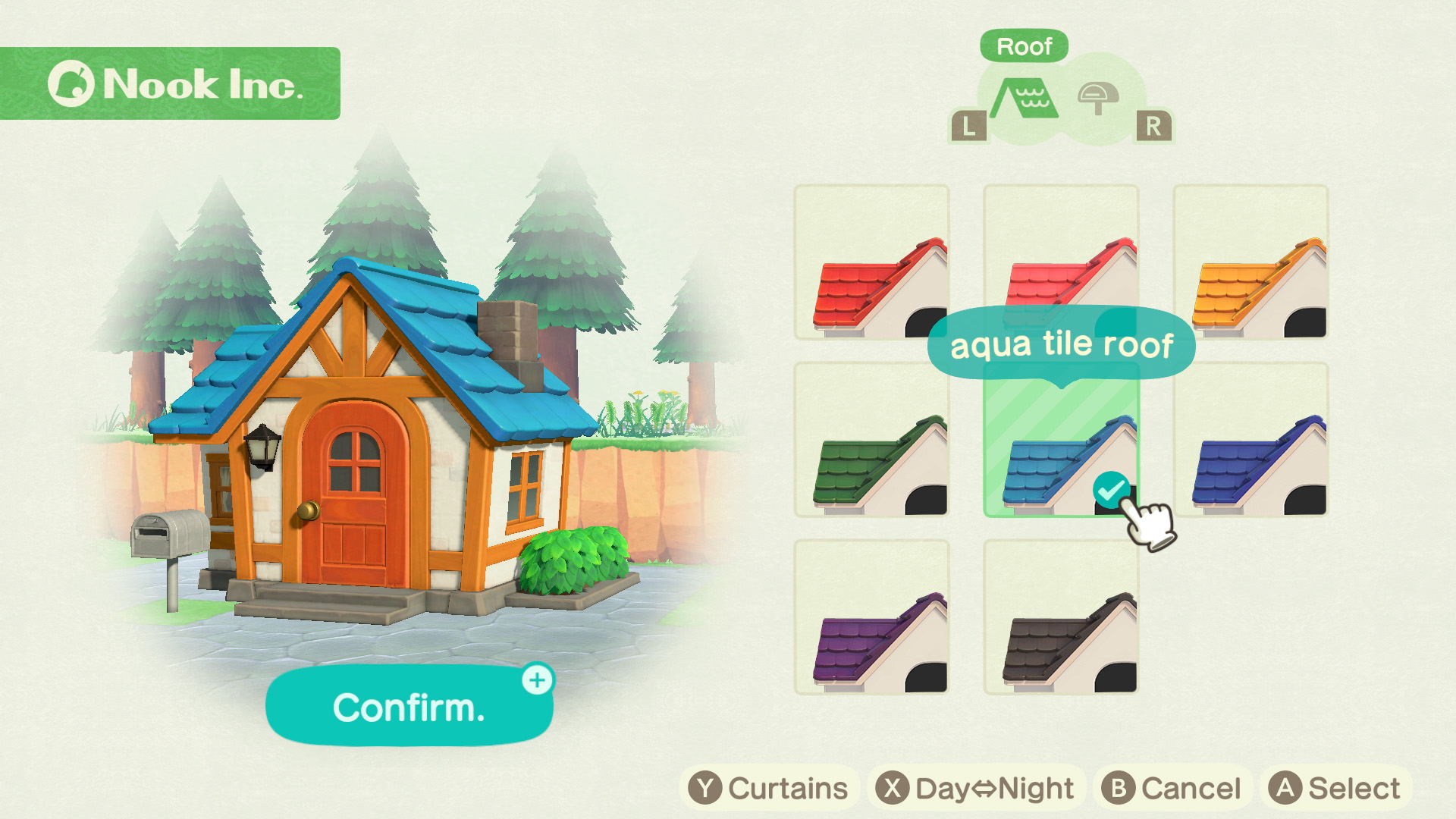Cancel the roof customization

1172,788
